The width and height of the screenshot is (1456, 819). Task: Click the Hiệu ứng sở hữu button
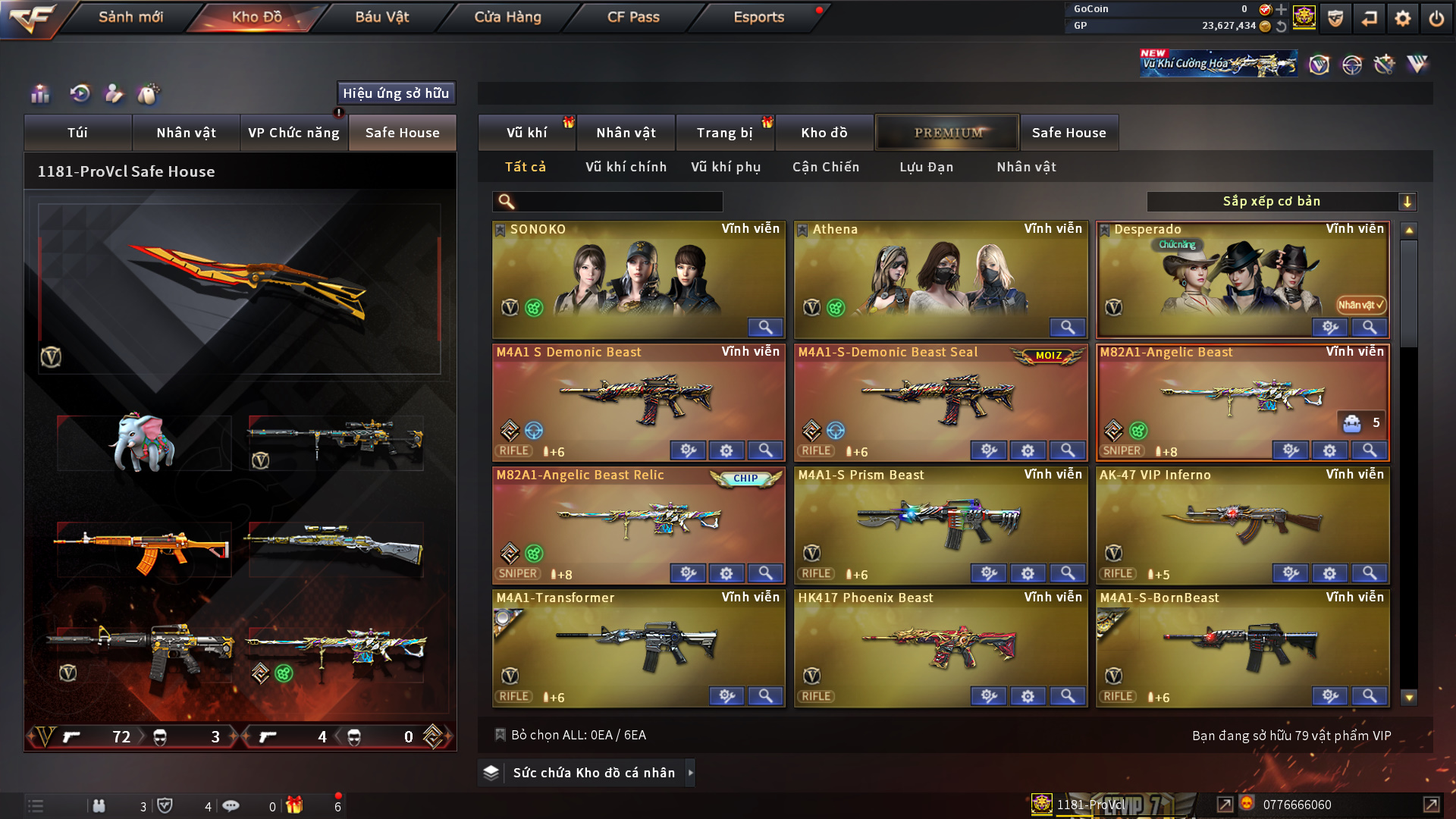[x=396, y=93]
